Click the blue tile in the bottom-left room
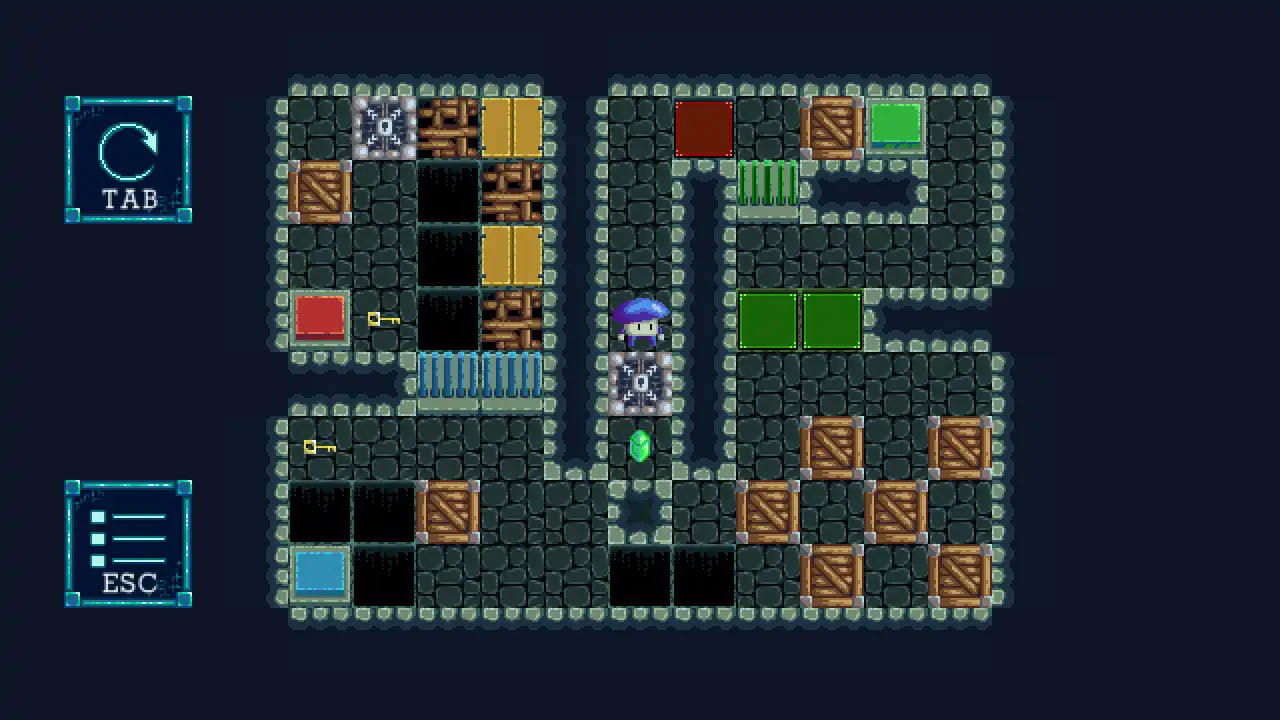The width and height of the screenshot is (1280, 720). tap(320, 570)
